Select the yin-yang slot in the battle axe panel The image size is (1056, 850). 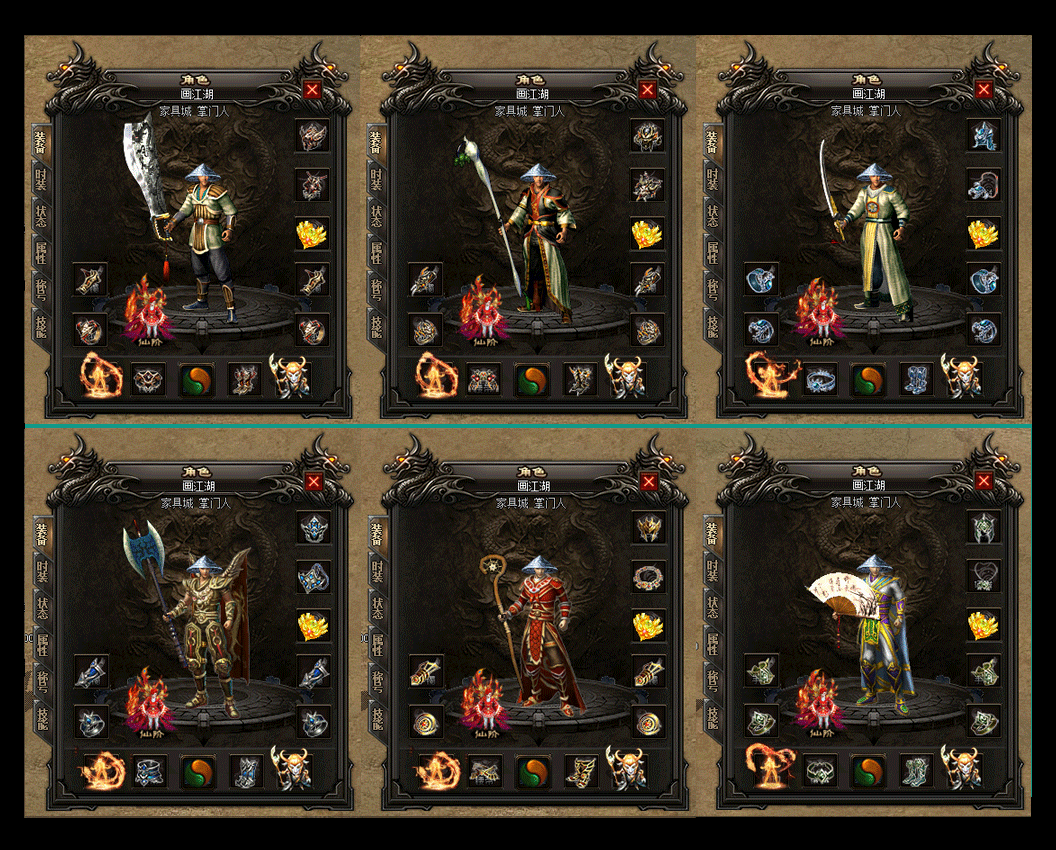(196, 772)
